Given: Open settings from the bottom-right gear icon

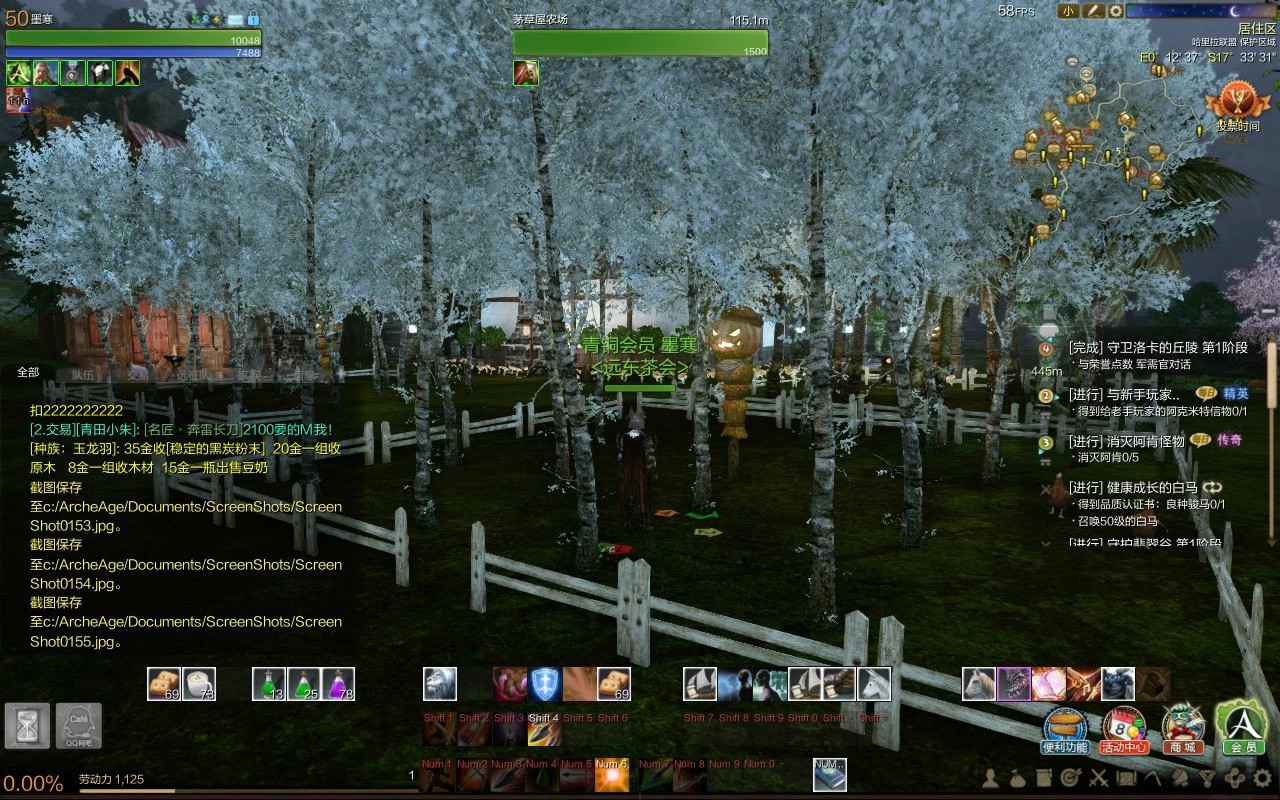Looking at the screenshot, I should coord(1263,778).
